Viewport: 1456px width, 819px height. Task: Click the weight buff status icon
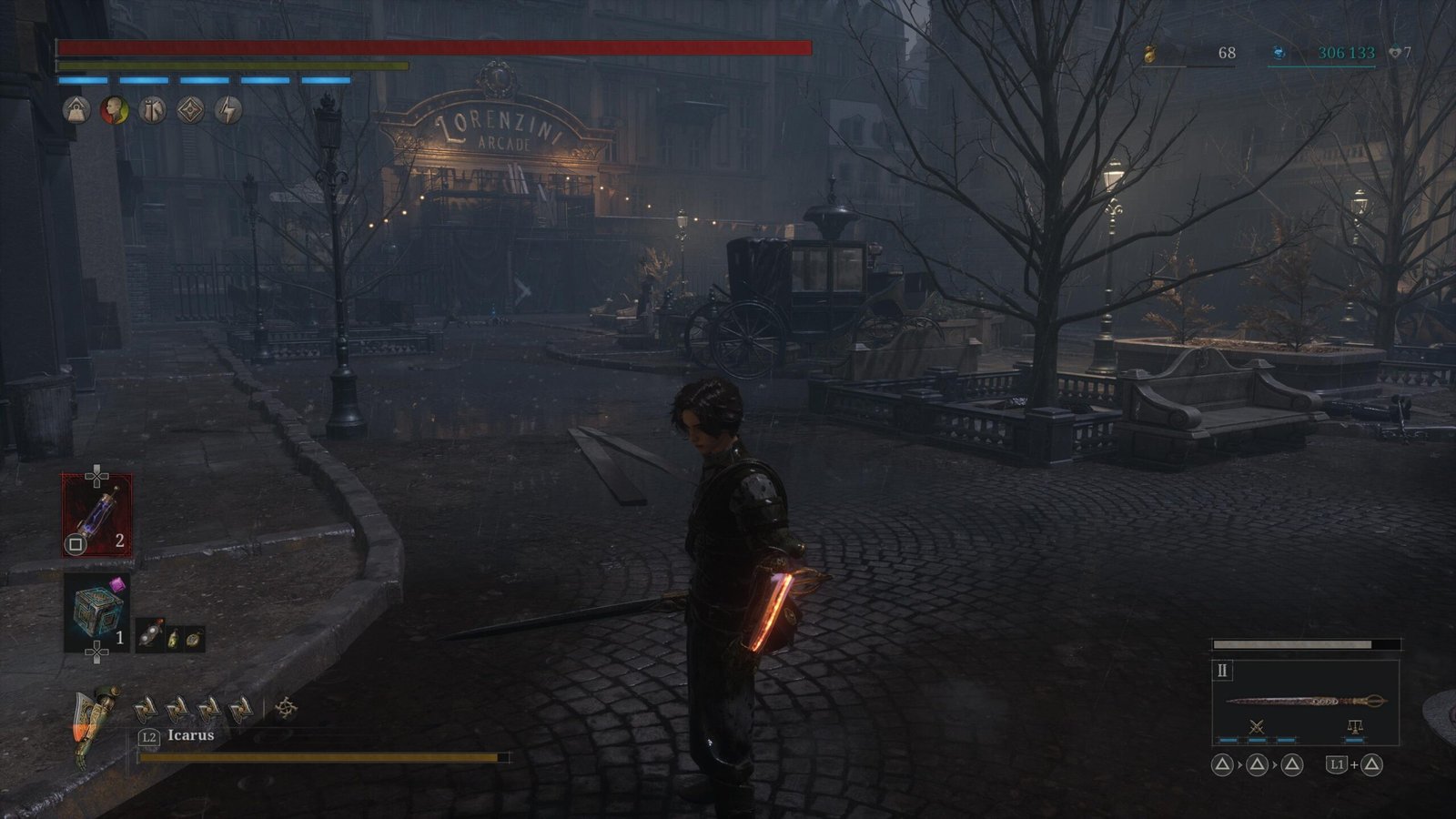76,110
